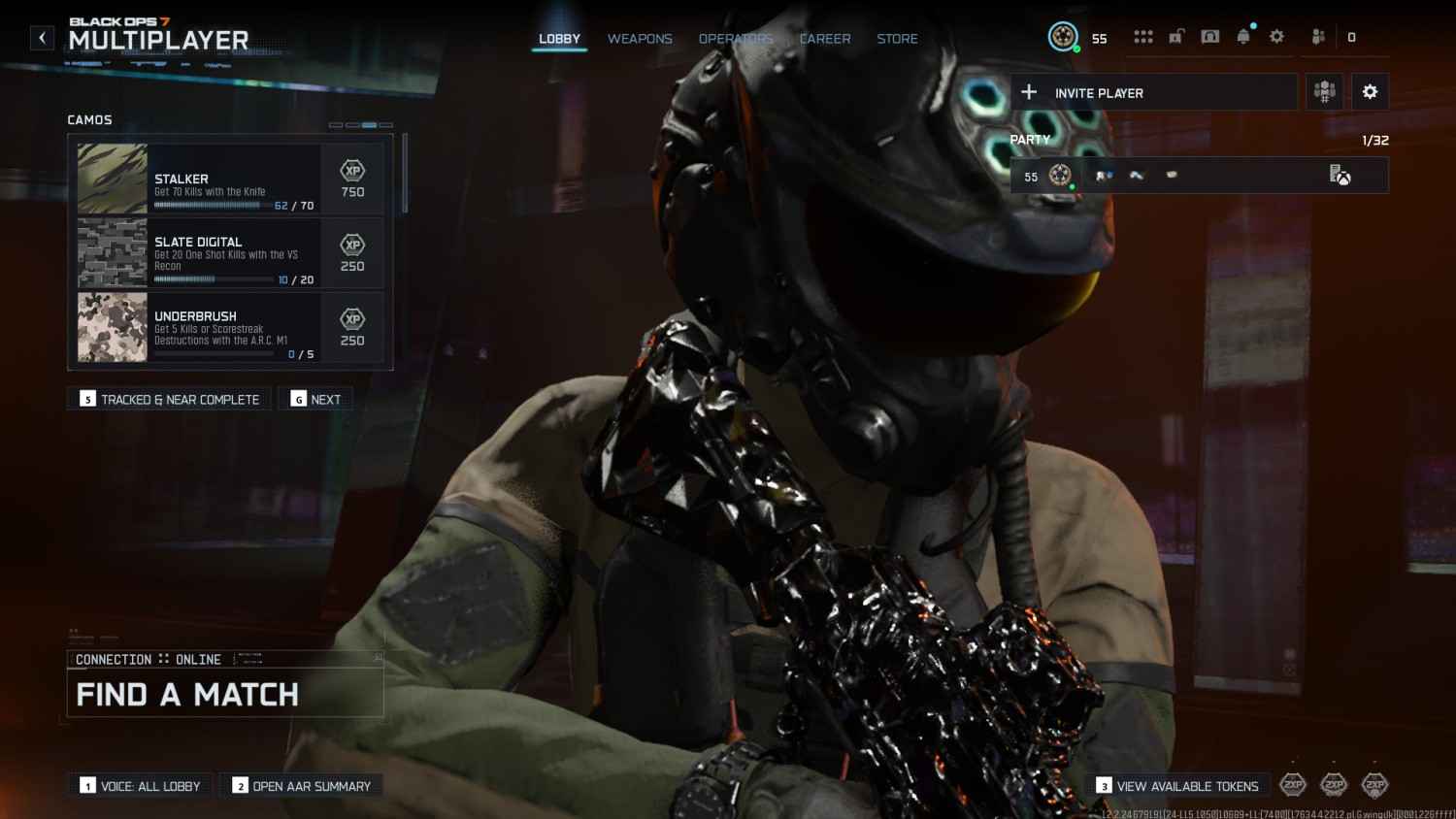Click the player group icon next to zero counter
1456x819 pixels.
coord(1319,36)
